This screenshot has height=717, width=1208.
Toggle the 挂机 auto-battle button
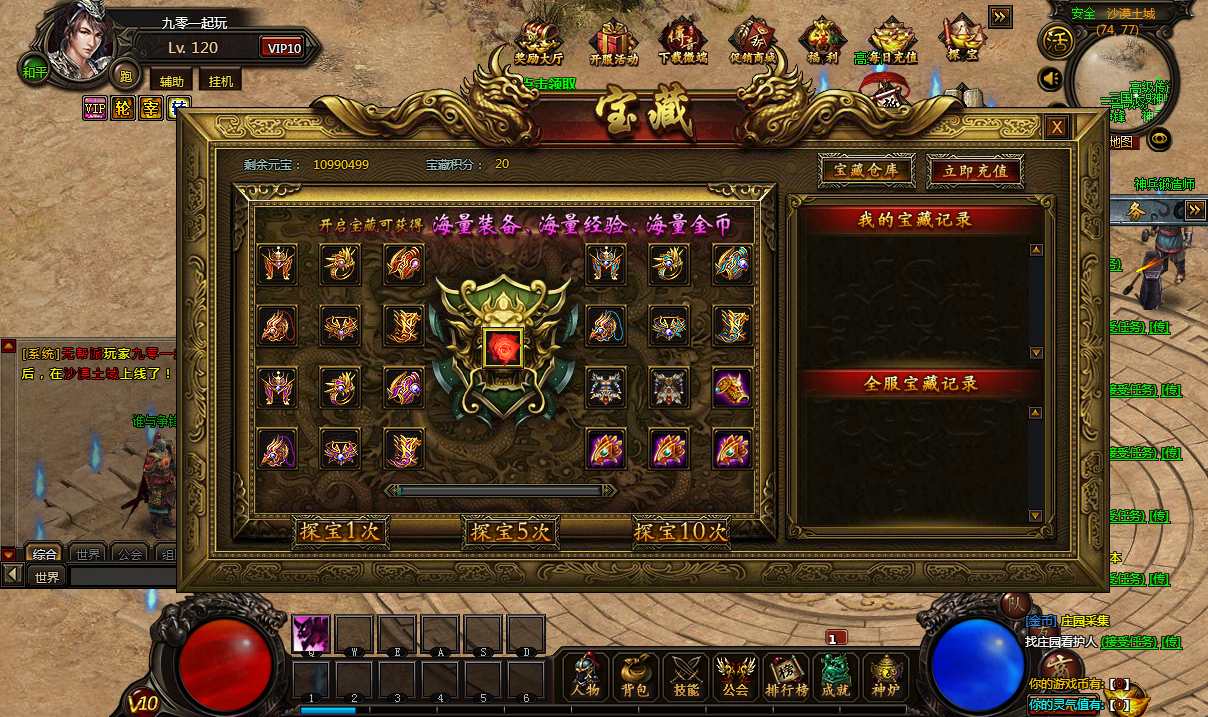pyautogui.click(x=221, y=81)
